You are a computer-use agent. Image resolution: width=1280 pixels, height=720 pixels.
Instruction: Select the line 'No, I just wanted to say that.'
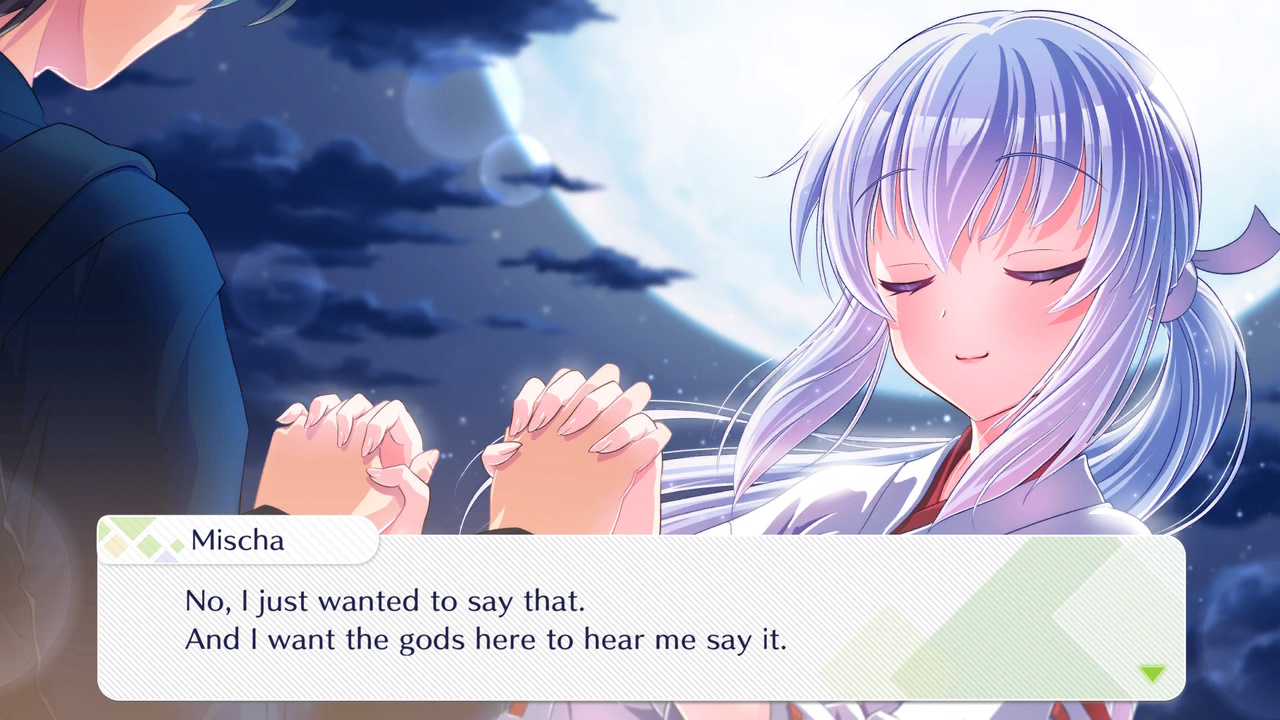(385, 600)
